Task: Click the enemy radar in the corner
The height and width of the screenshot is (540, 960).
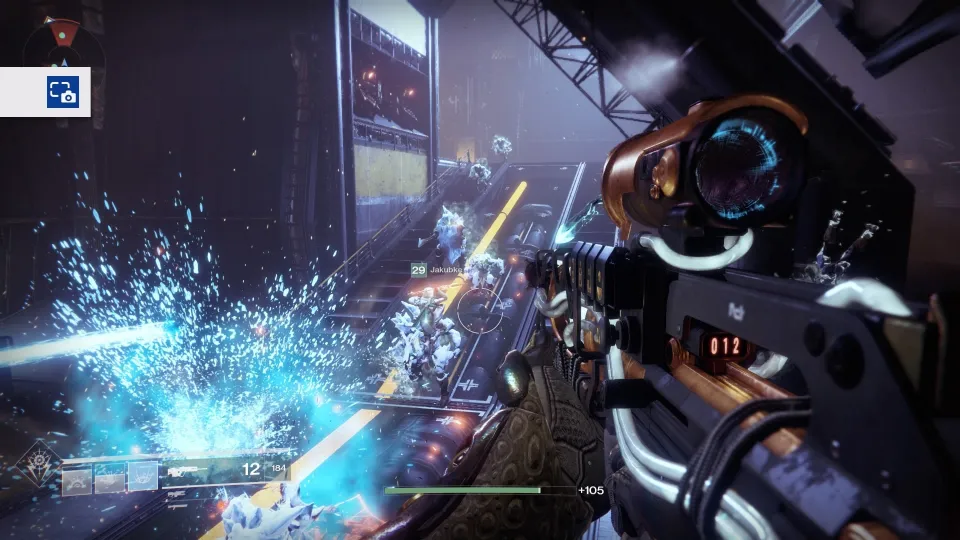Action: (64, 40)
